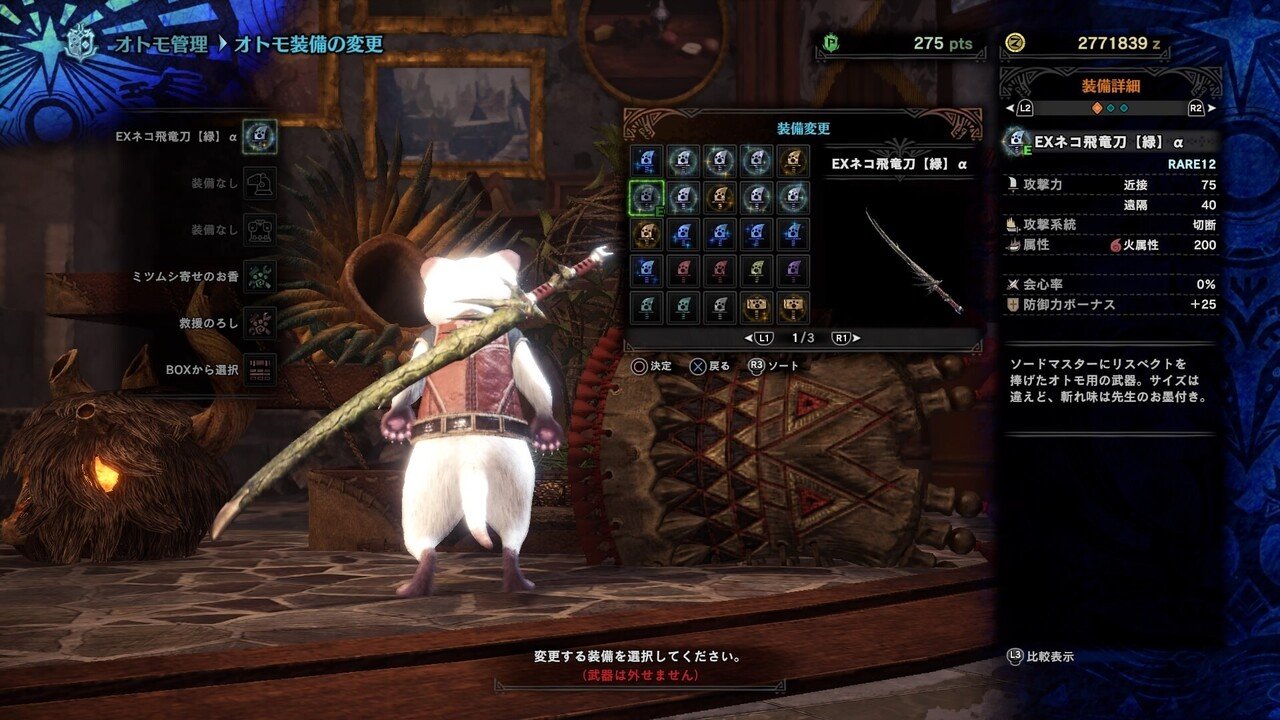1280x720 pixels.
Task: Open the empty body armor slot
Action: tap(259, 229)
